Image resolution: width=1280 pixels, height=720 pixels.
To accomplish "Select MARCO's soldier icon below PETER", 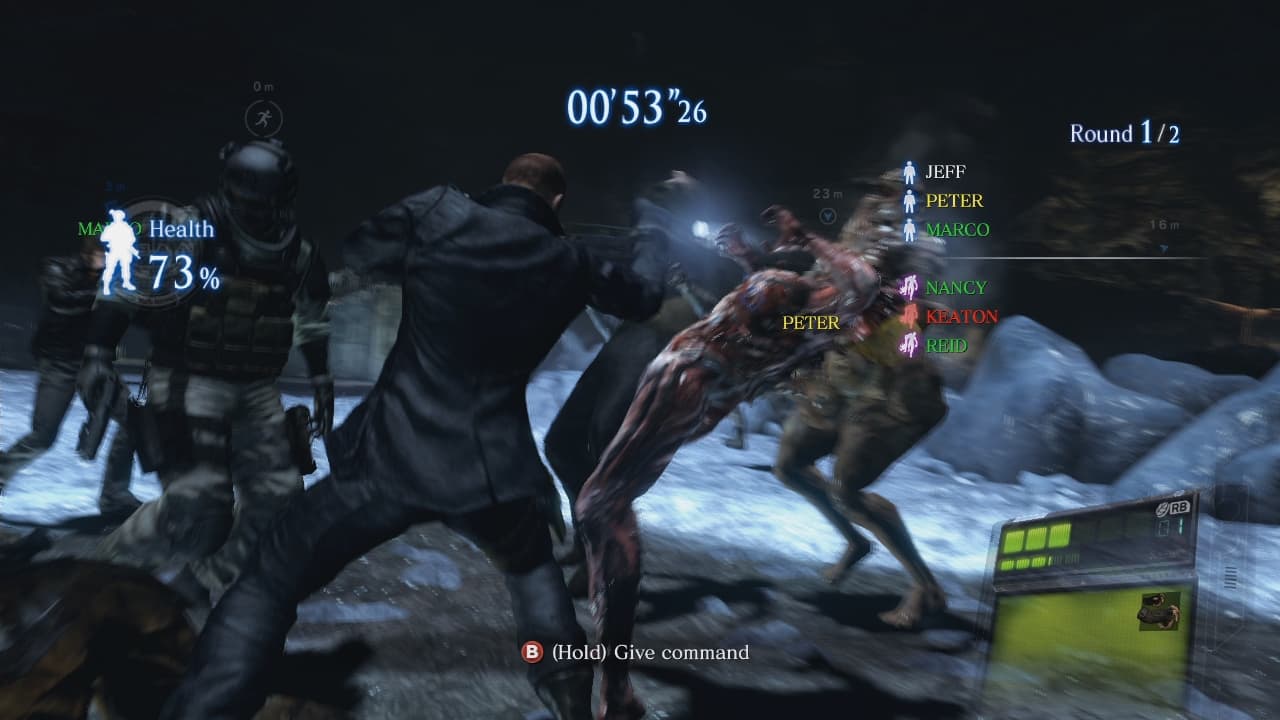I will [x=910, y=230].
